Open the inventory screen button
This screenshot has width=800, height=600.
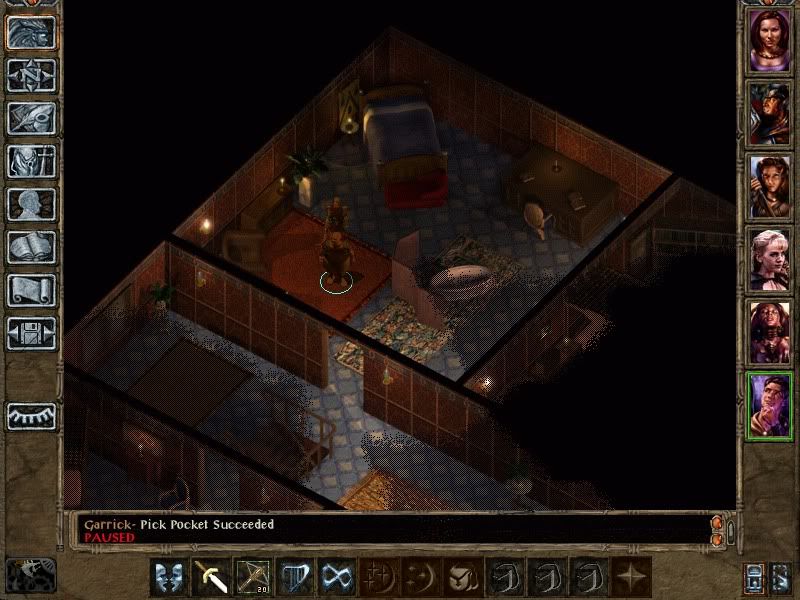coord(32,161)
